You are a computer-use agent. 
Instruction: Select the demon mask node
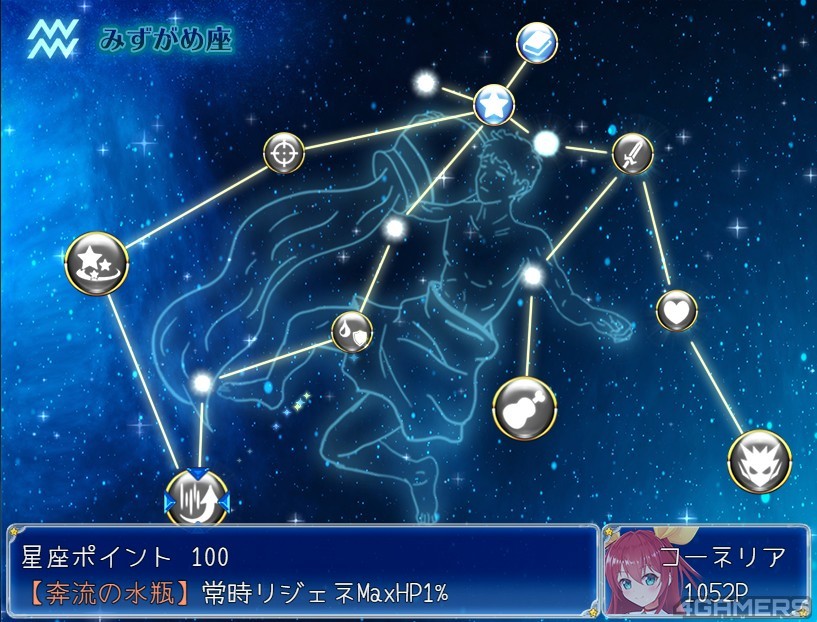(x=759, y=461)
